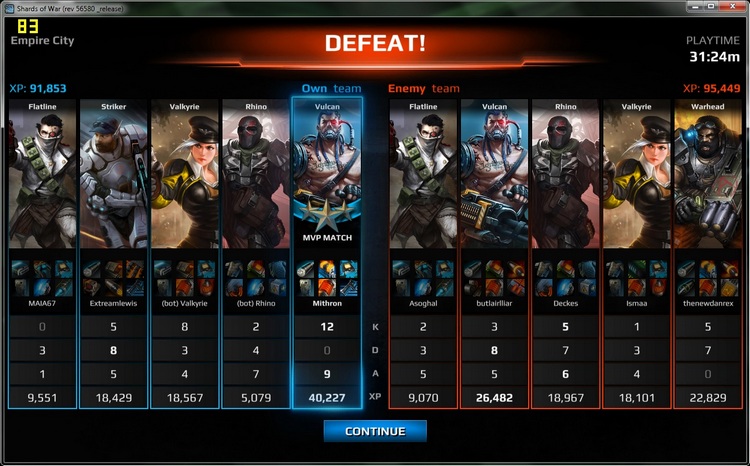Select thenewdanrex's Warhead card
The image size is (750, 466).
[708, 180]
